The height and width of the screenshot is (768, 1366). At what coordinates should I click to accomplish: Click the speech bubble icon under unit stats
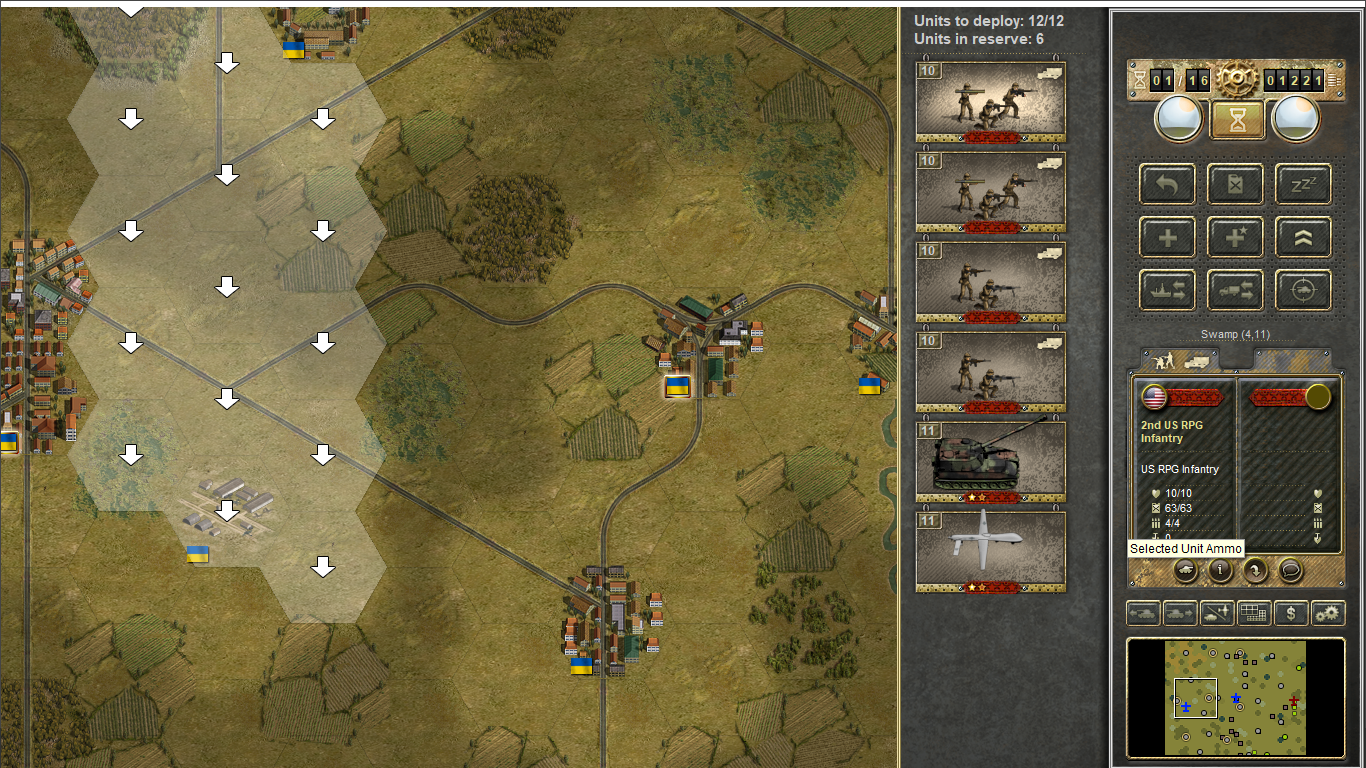(1290, 570)
